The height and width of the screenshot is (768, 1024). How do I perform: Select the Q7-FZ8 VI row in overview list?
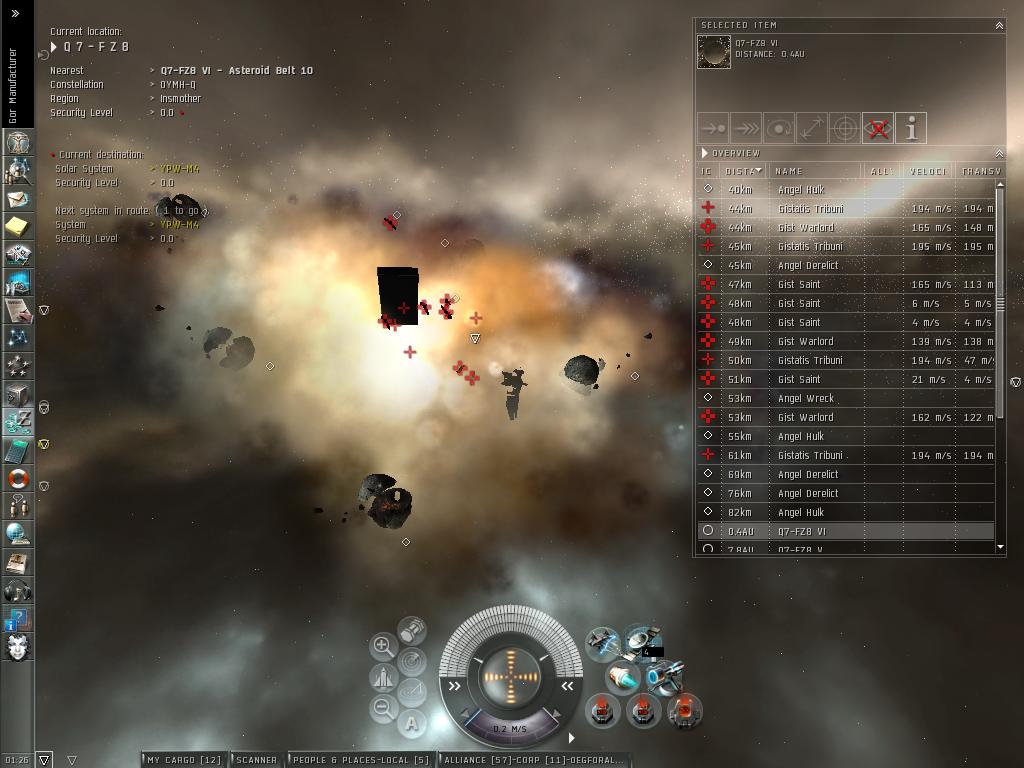pos(802,531)
